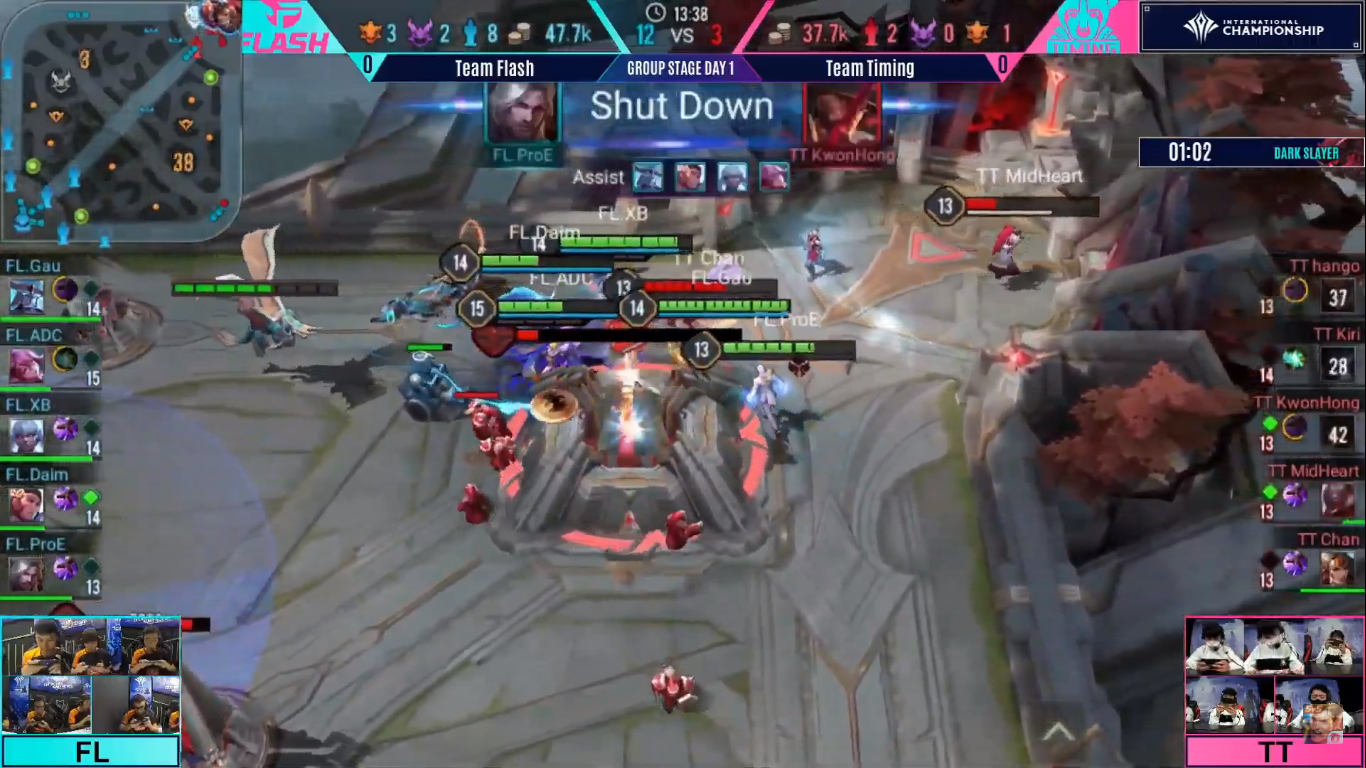
Task: Select the first assist hero icon below Shut Down
Action: click(x=648, y=177)
